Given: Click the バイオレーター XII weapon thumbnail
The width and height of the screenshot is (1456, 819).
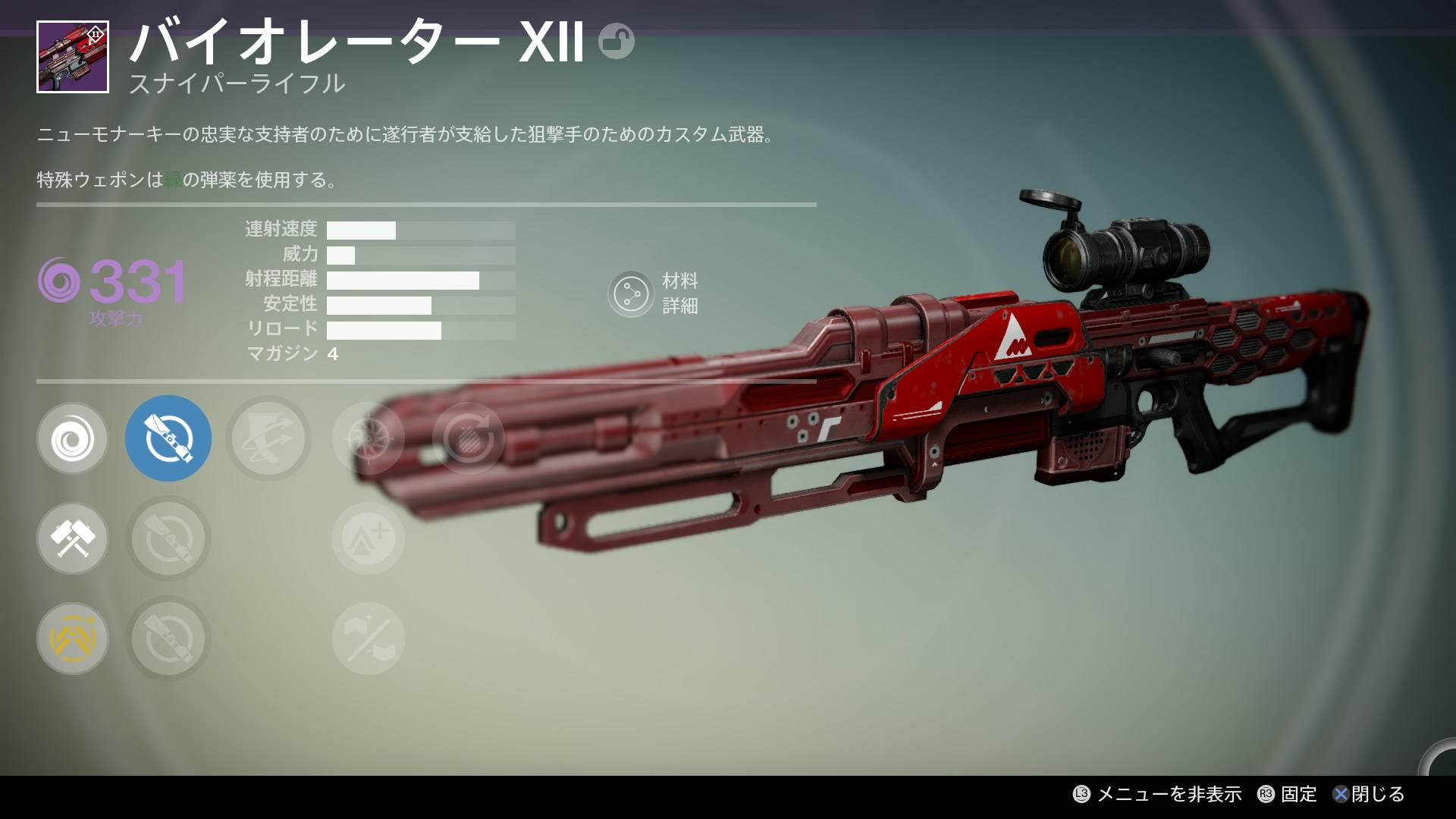Looking at the screenshot, I should coord(73,58).
